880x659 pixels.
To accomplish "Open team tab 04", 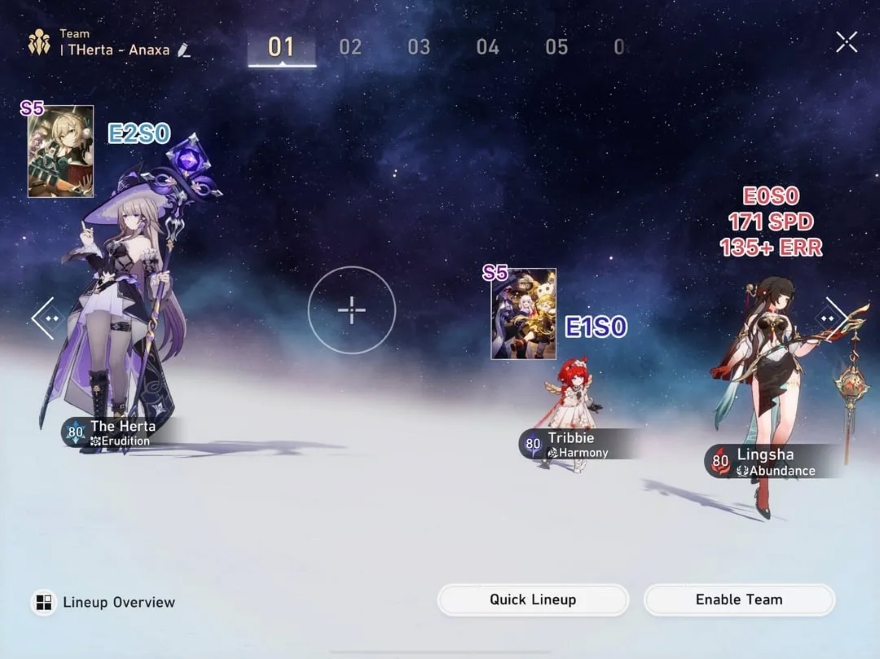I will tap(487, 47).
